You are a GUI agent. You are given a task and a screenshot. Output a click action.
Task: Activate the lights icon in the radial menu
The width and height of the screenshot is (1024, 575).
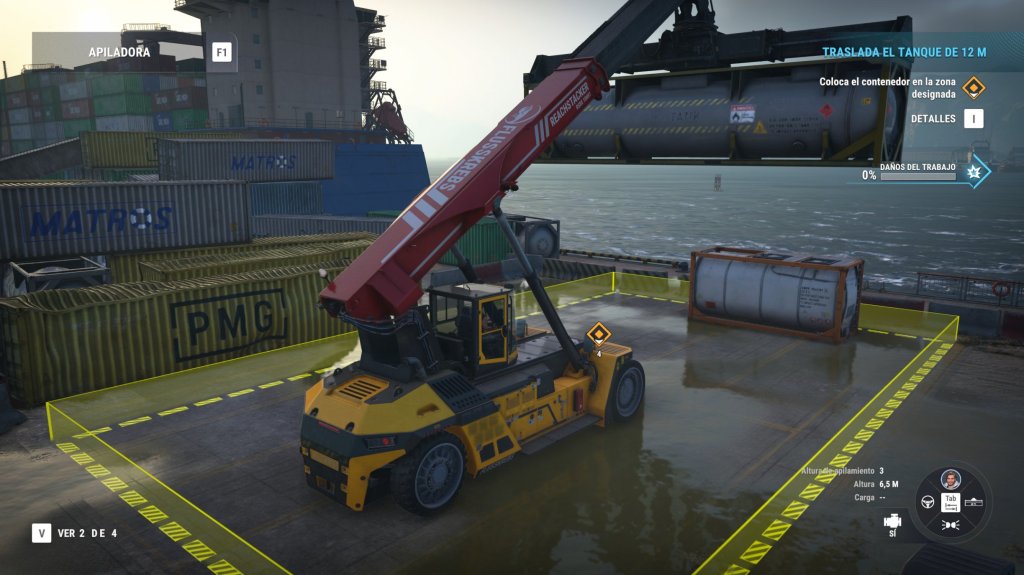pos(951,524)
